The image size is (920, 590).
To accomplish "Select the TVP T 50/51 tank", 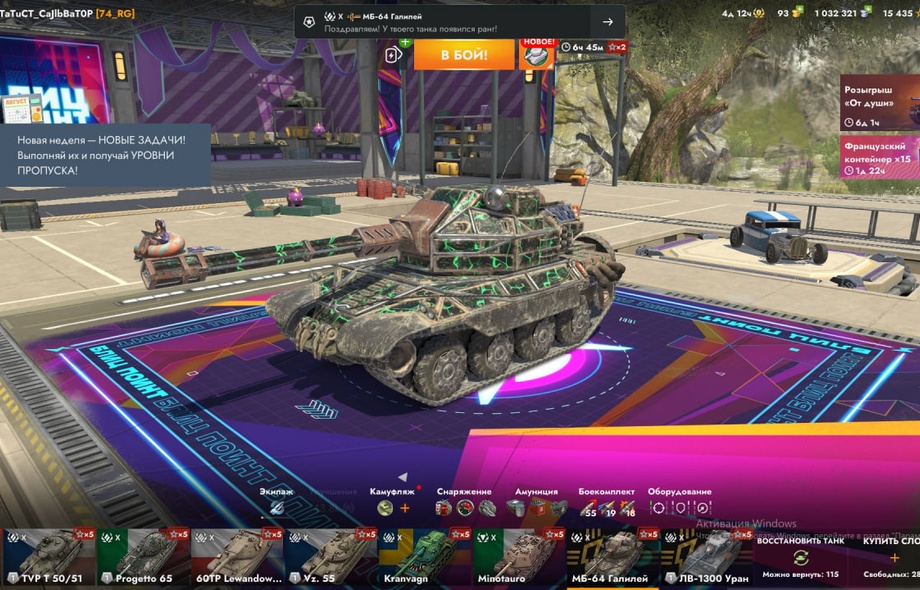I will coord(46,558).
